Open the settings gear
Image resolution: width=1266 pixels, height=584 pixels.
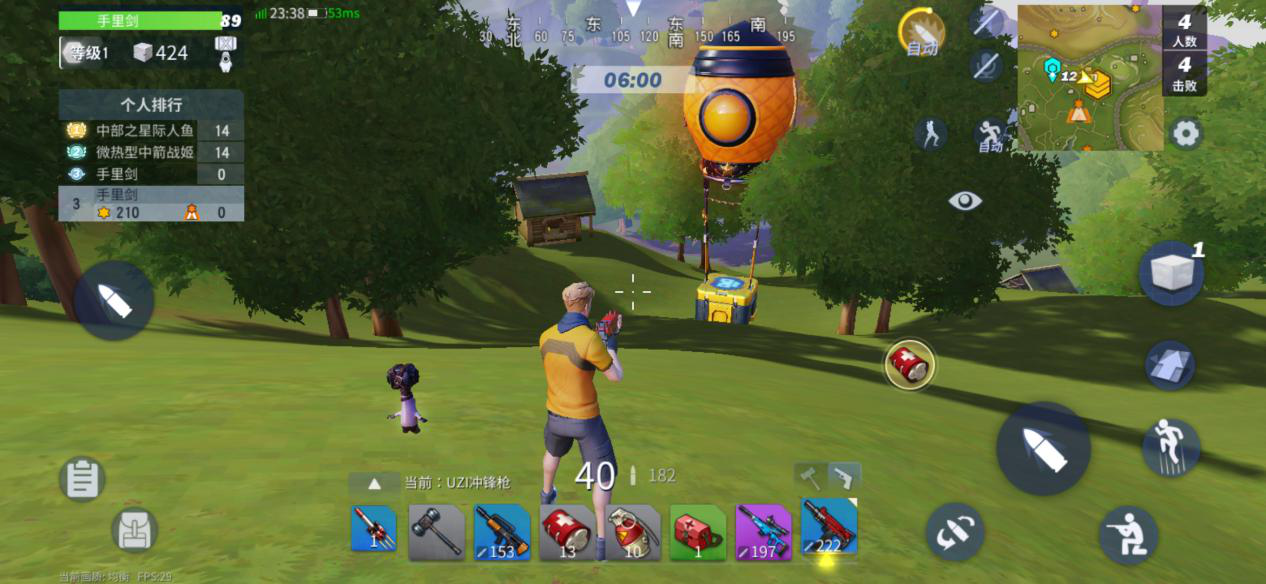coord(1186,133)
